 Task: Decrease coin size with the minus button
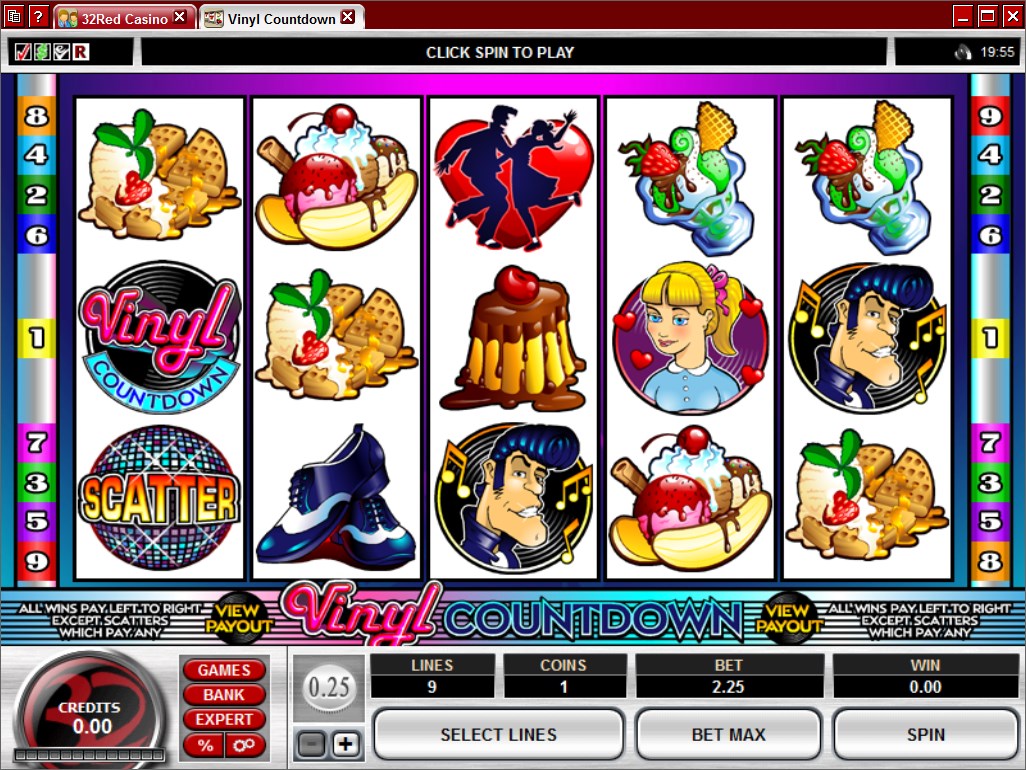click(311, 744)
